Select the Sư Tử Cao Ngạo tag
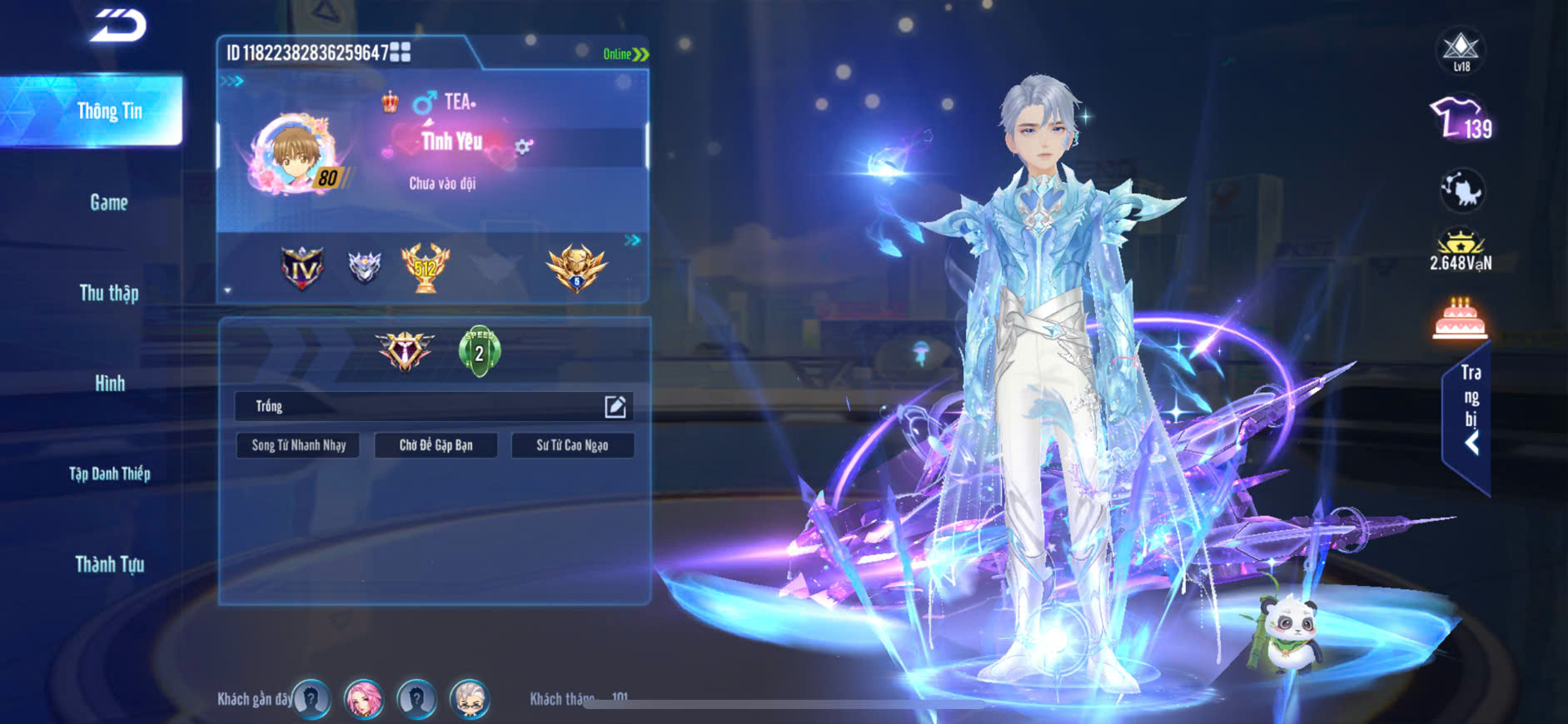1568x724 pixels. point(572,445)
